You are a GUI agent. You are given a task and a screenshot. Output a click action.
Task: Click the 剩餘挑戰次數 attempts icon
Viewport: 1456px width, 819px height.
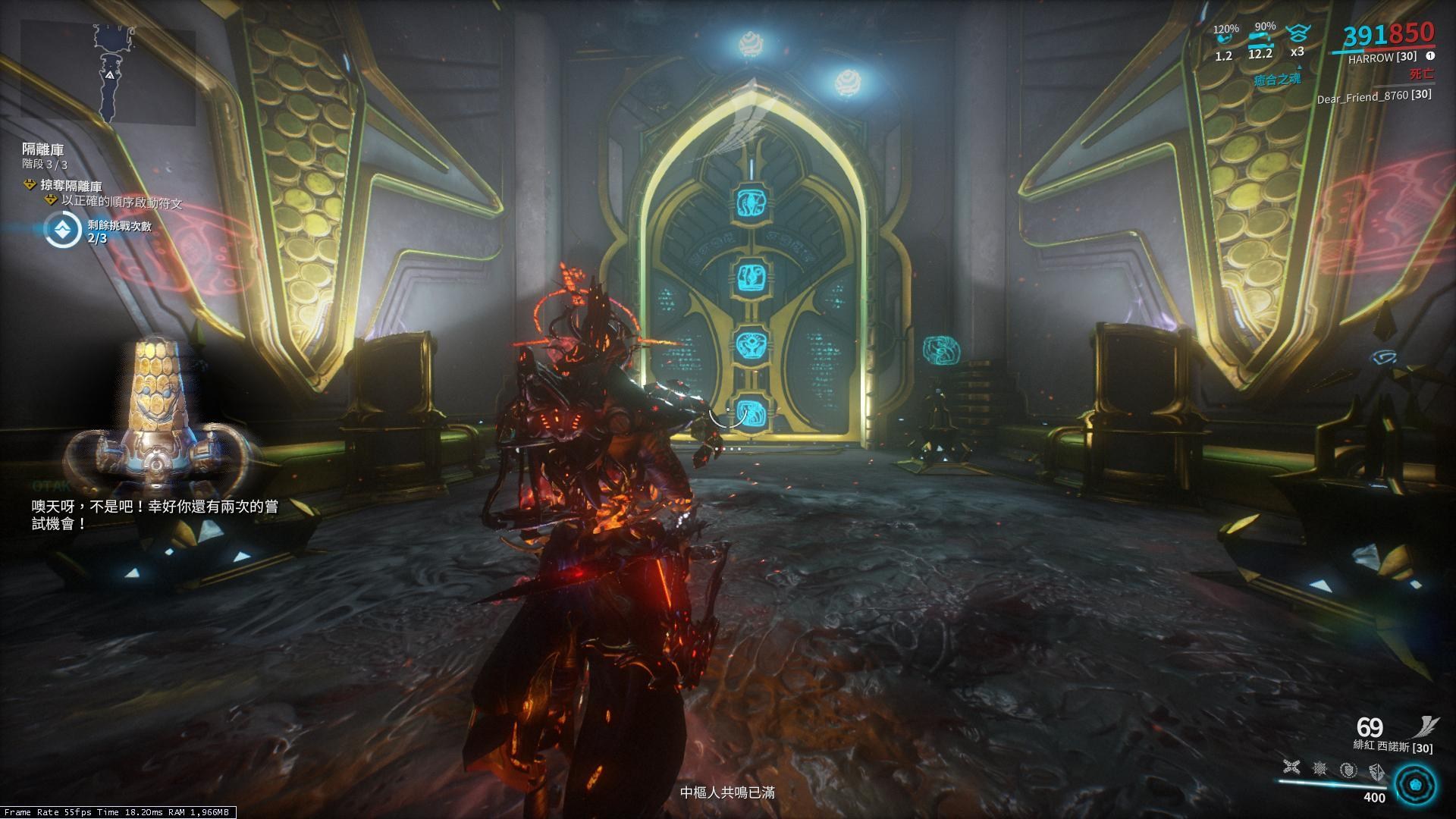62,231
